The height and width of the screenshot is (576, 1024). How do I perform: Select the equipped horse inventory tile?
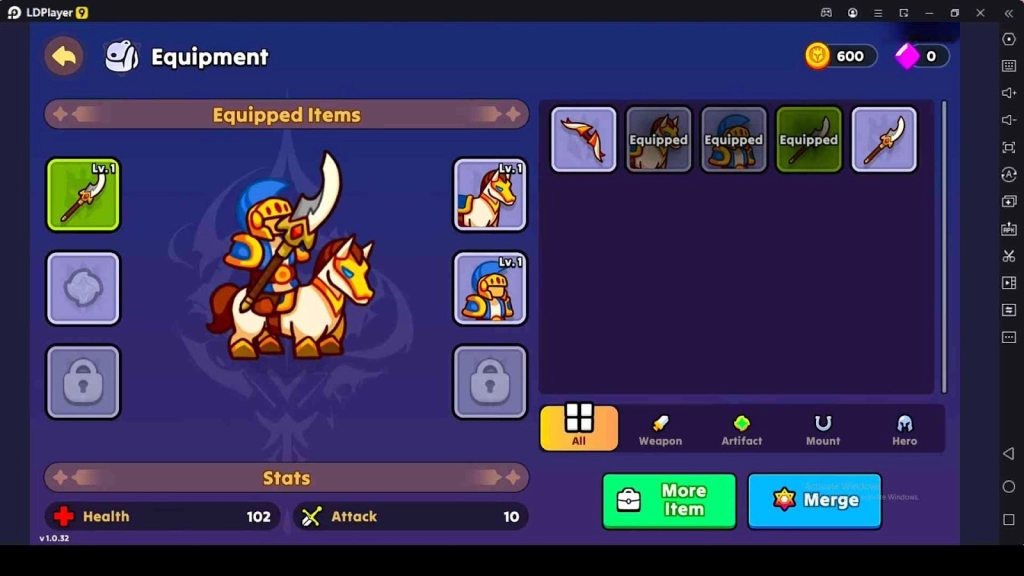(x=659, y=140)
